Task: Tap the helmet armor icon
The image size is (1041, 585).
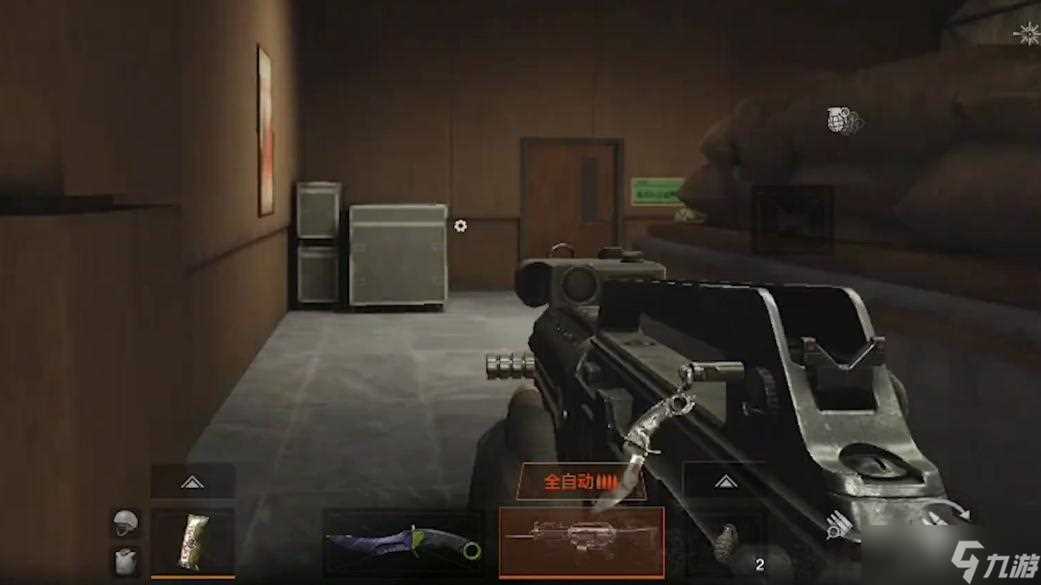Action: point(126,522)
